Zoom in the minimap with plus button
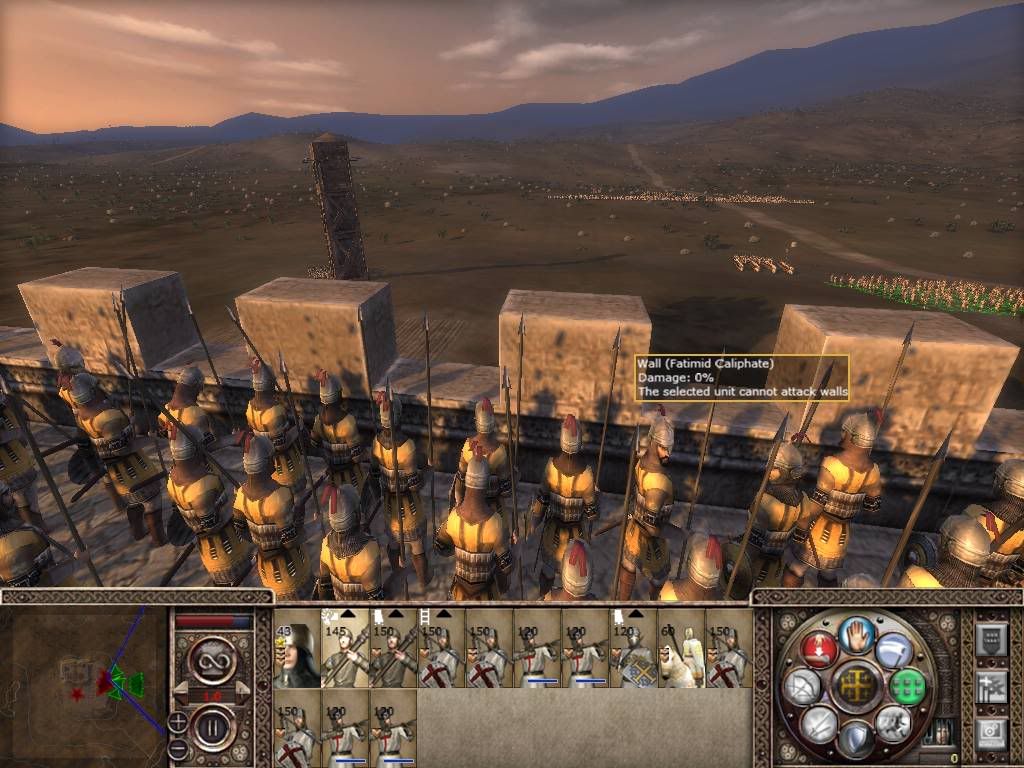1024x768 pixels. click(177, 721)
